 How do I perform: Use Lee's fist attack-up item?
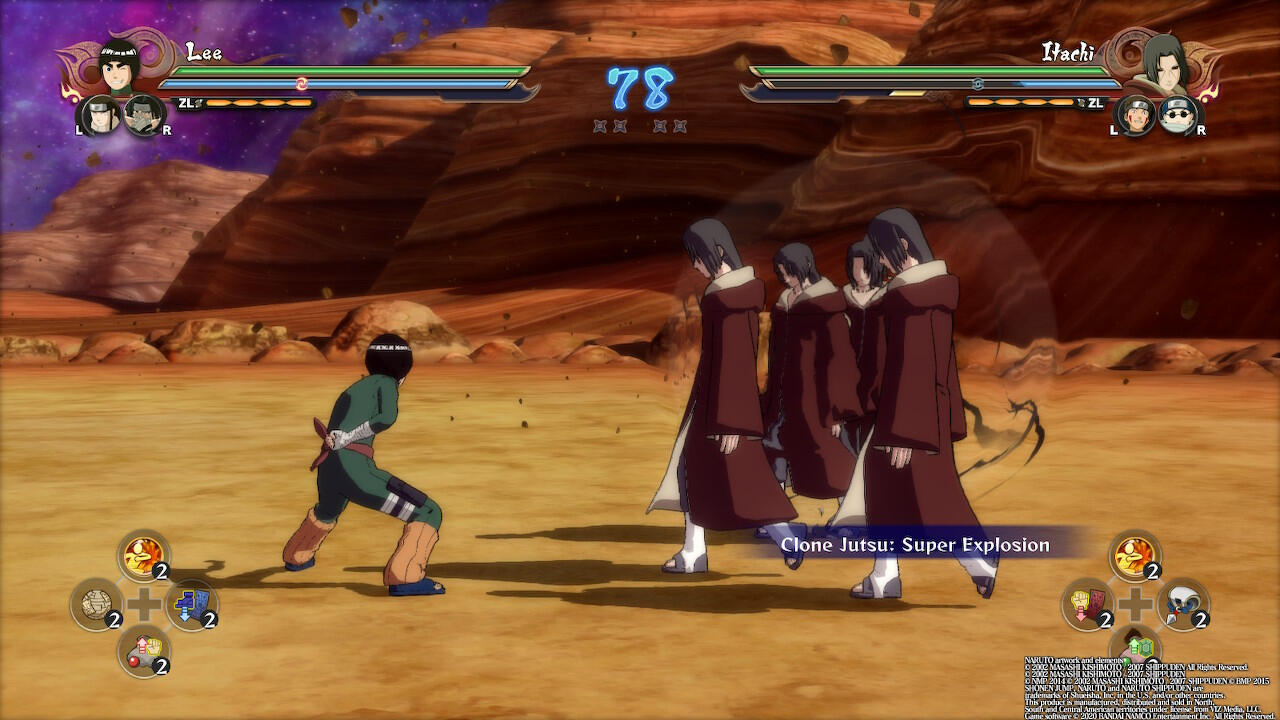point(144,650)
